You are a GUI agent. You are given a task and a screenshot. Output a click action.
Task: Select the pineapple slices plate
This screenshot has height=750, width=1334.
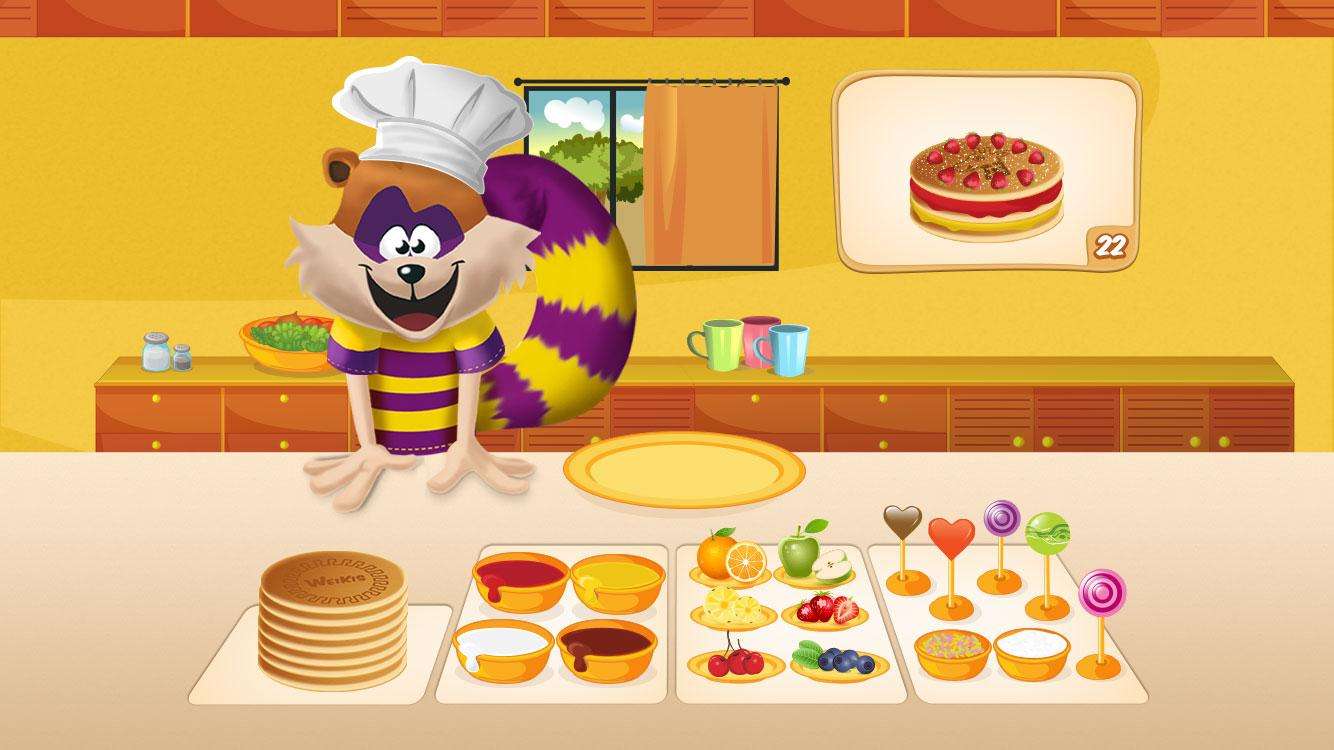click(735, 610)
